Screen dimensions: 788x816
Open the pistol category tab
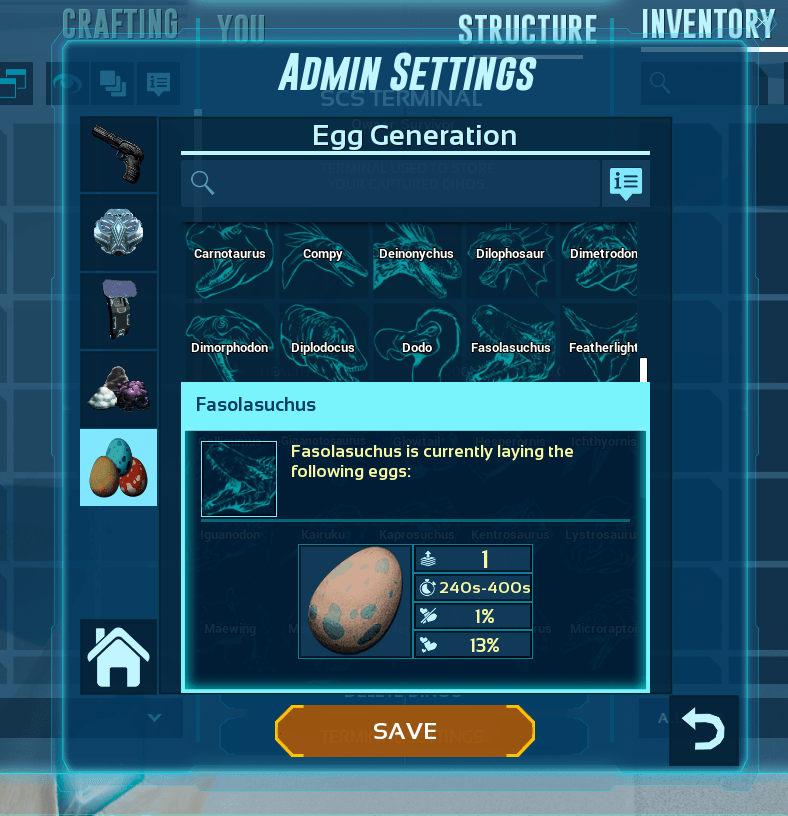point(119,154)
